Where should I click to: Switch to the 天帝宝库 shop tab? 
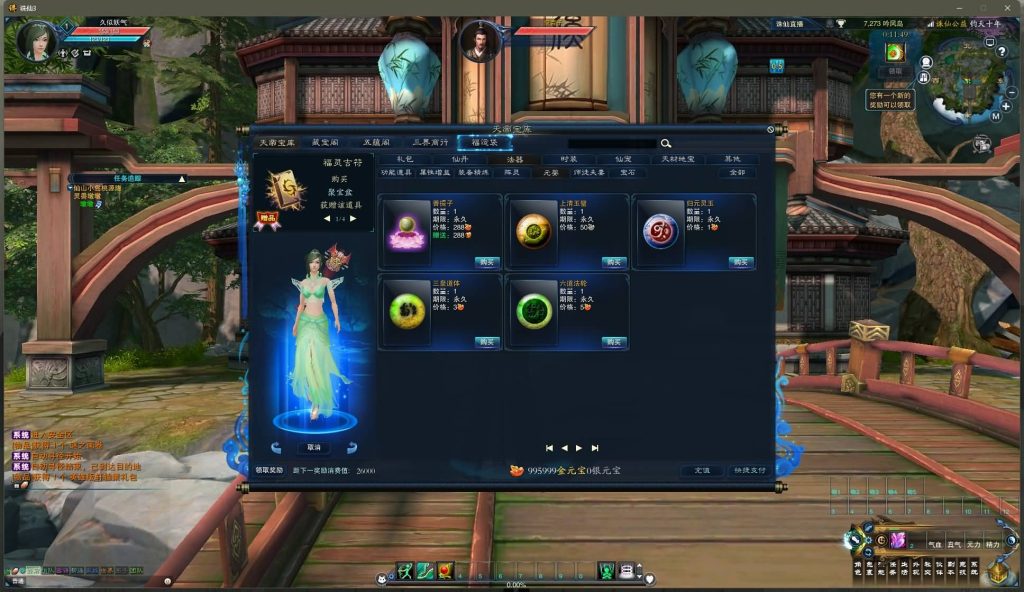coord(277,143)
